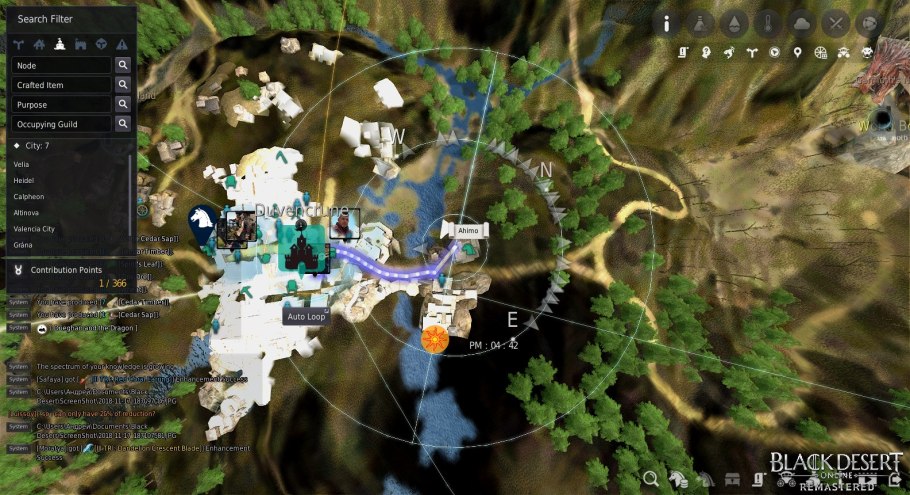910x495 pixels.
Task: Click the Node search field
Action: [x=61, y=65]
